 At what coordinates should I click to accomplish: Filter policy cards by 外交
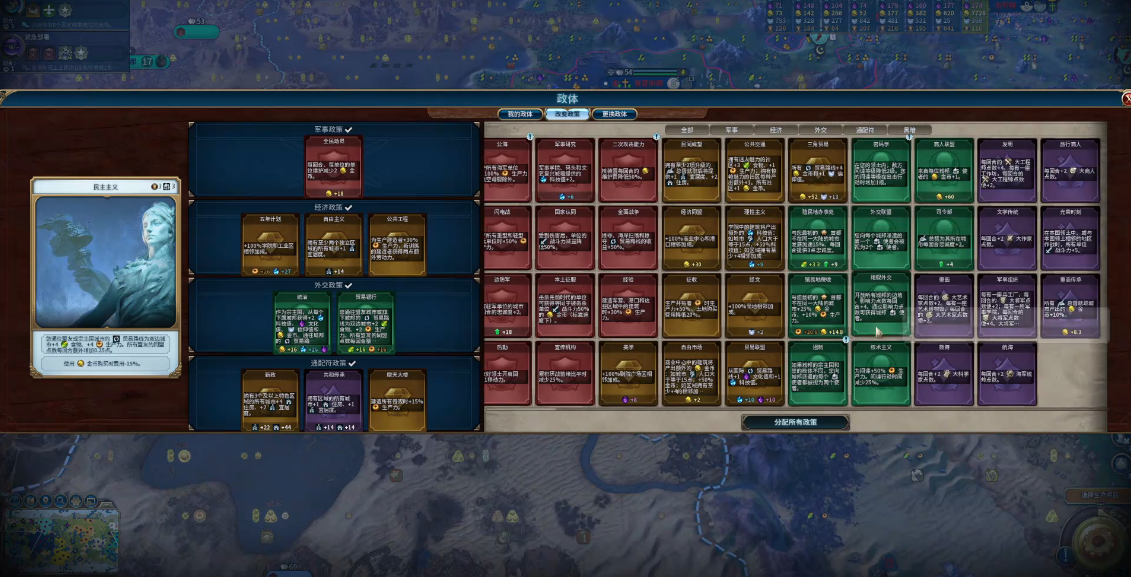click(820, 130)
